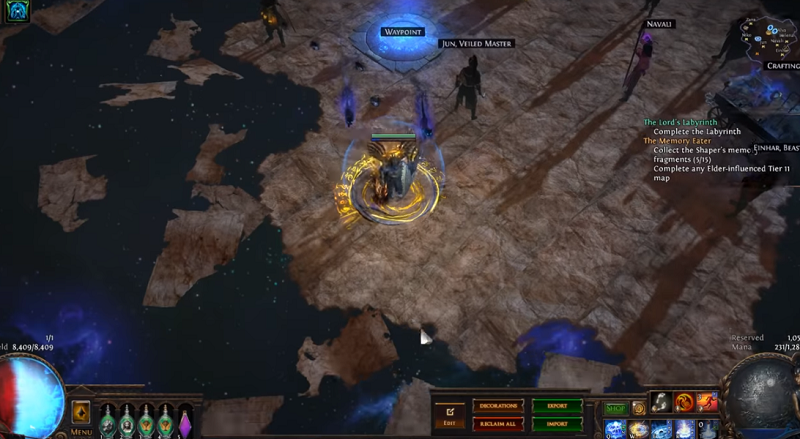The width and height of the screenshot is (800, 439).
Task: Select The Lord's Labyrinth quest entry
Action: (x=682, y=122)
